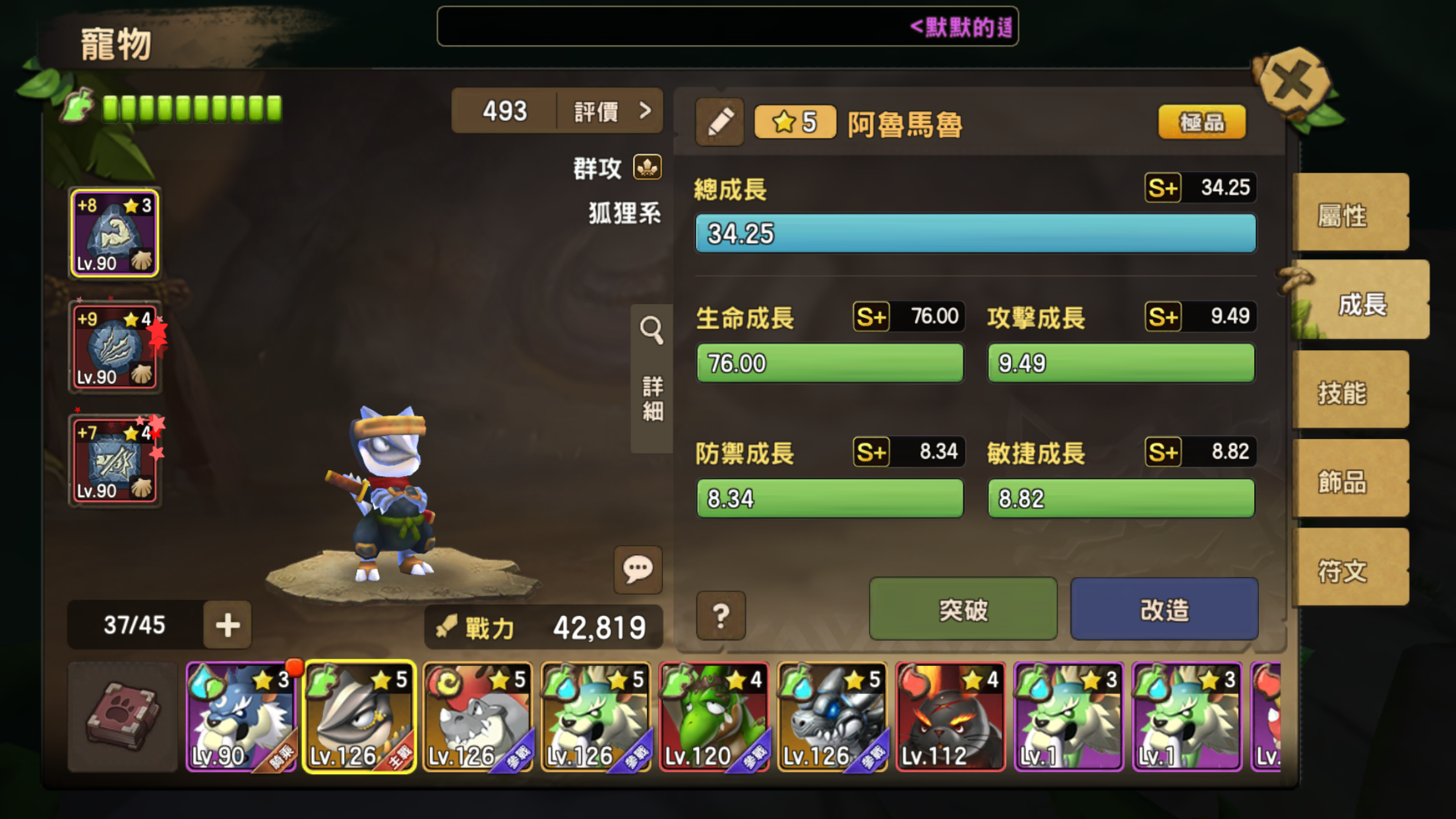Open the 評價 rating panel
Screen dimensions: 1456x819
click(x=611, y=111)
